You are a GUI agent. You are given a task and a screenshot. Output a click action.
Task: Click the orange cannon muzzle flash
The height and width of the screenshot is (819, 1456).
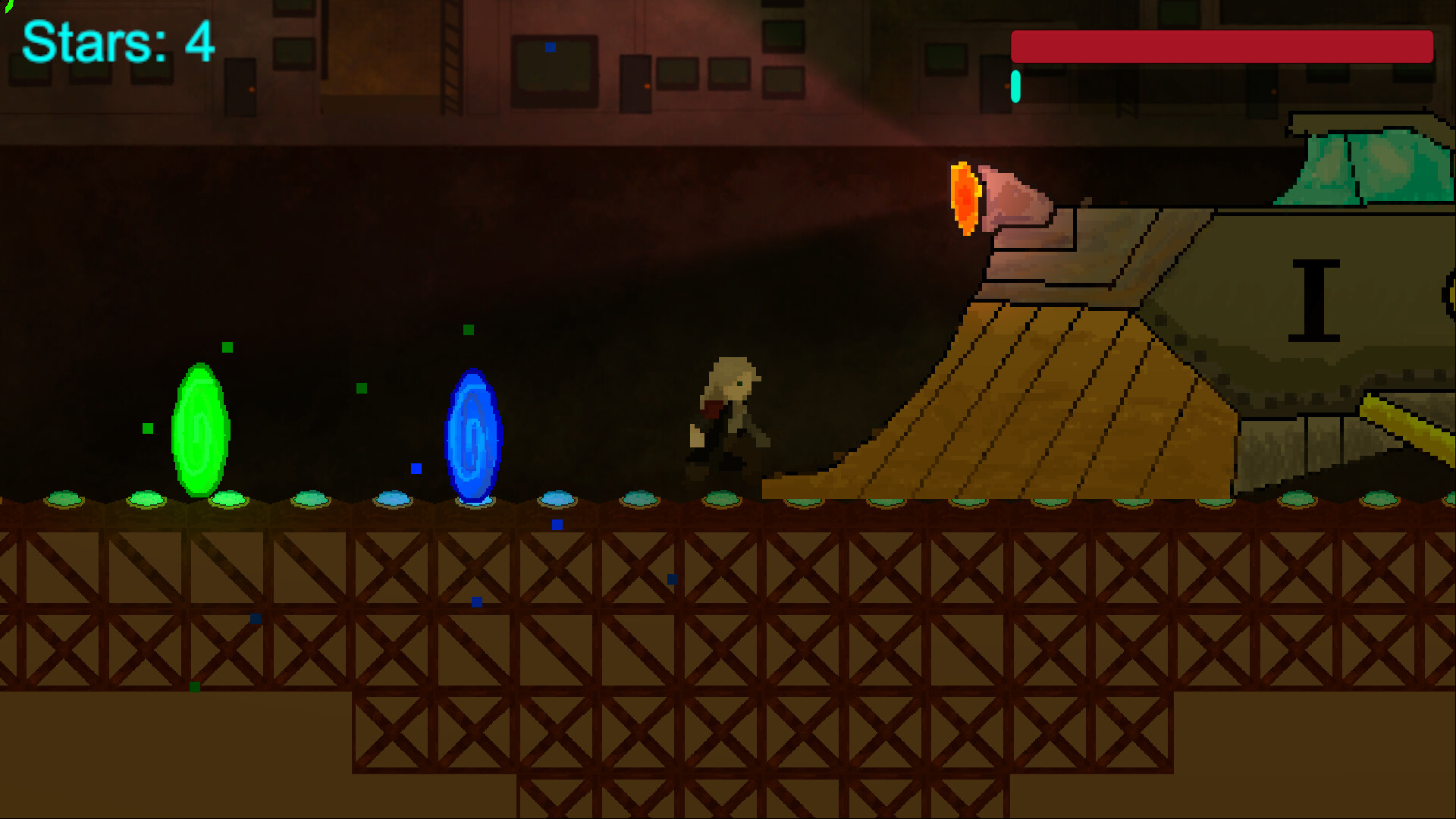tap(963, 196)
